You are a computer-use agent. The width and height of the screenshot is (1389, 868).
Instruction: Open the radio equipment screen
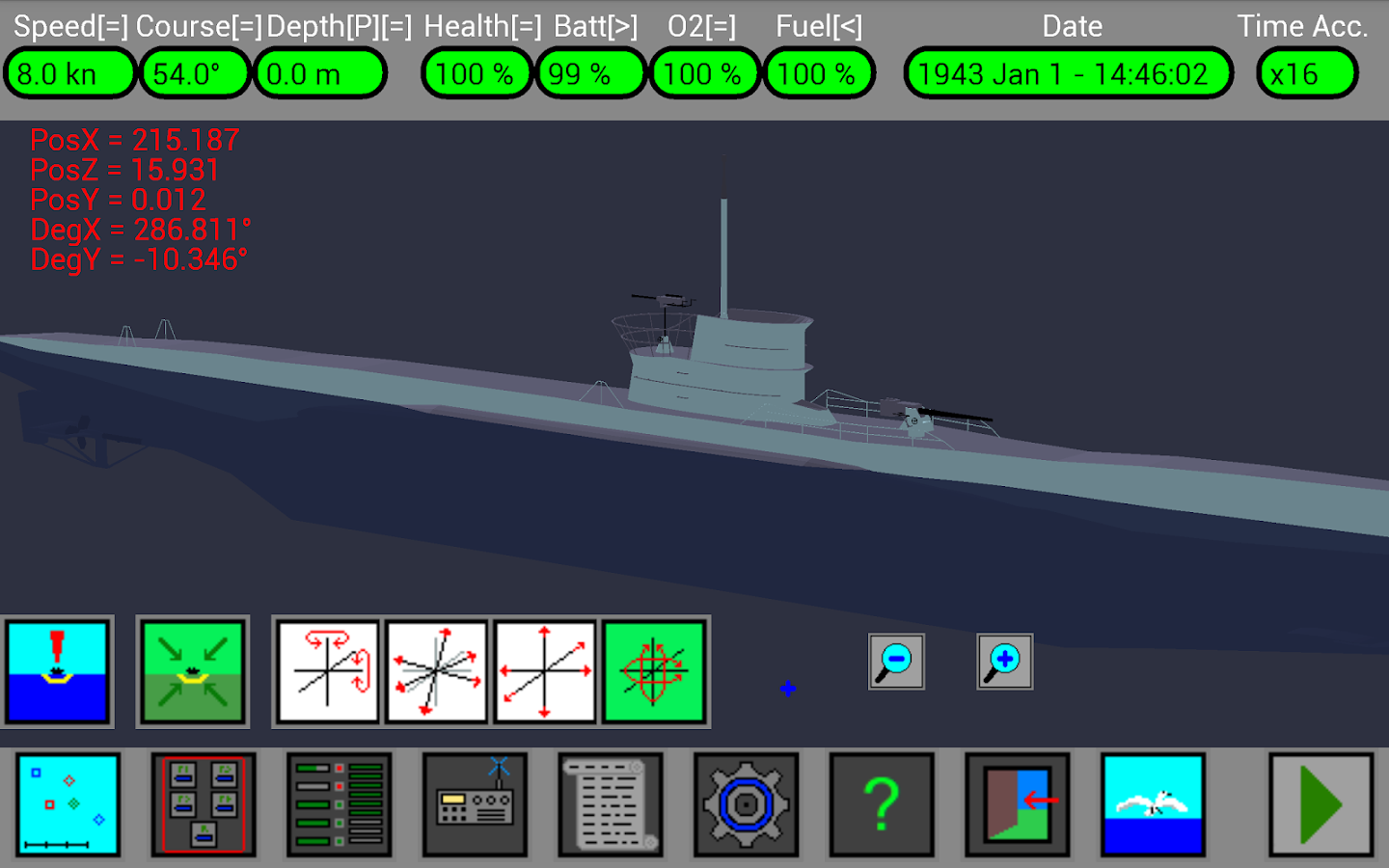point(475,805)
